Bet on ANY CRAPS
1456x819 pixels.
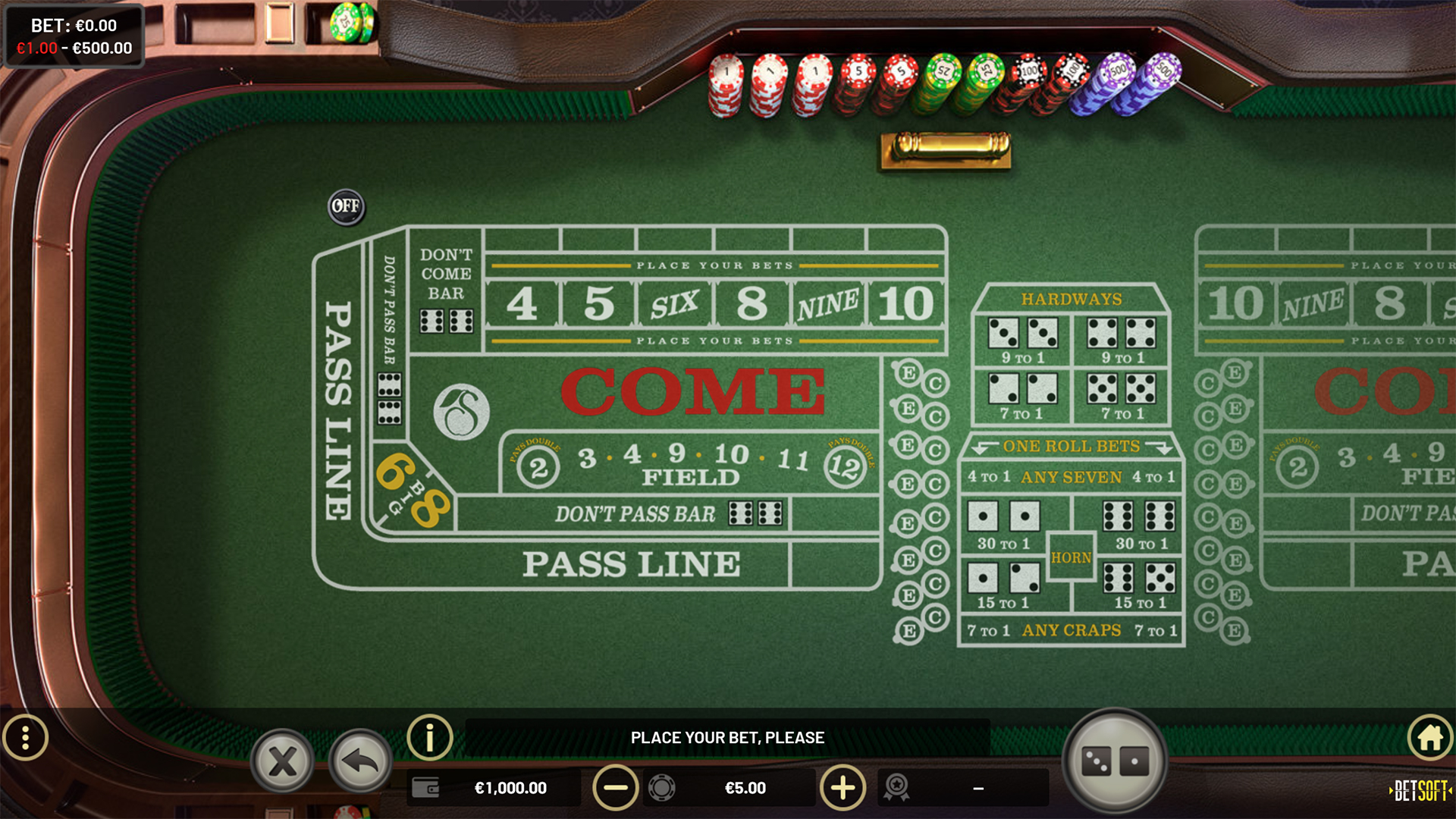[x=1071, y=629]
